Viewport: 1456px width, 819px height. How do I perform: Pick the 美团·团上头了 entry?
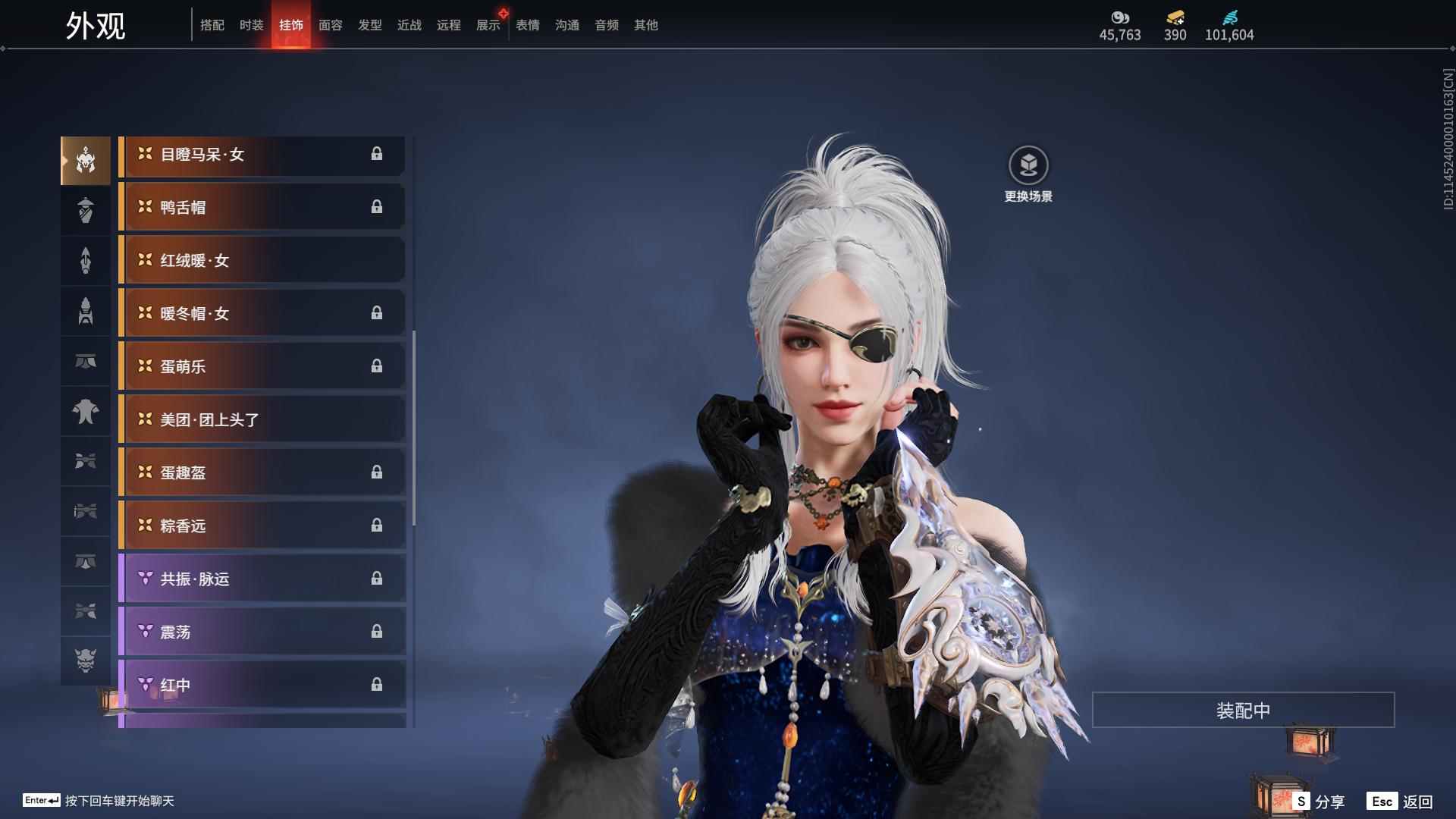click(x=262, y=419)
